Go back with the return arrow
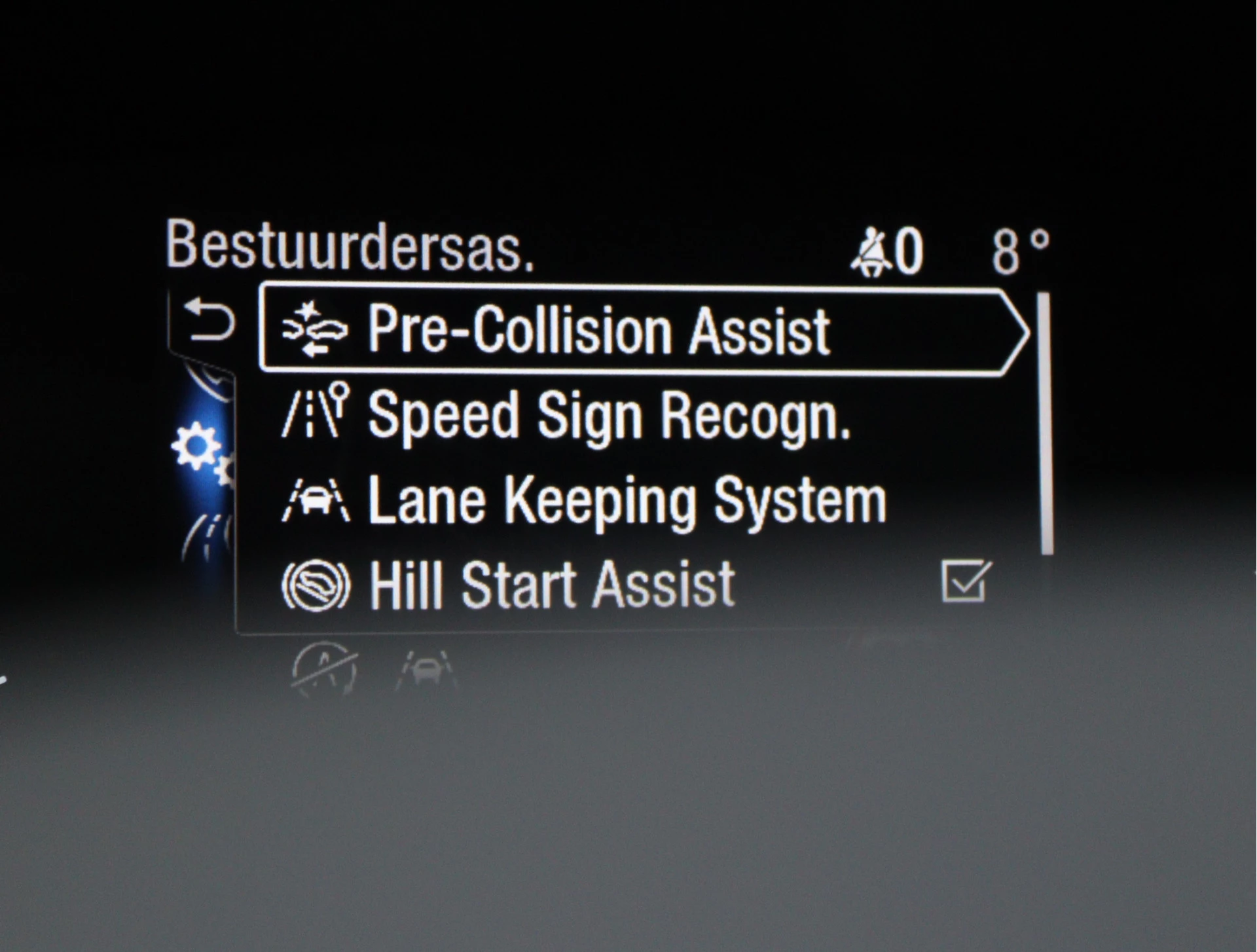The image size is (1257, 952). tap(209, 320)
